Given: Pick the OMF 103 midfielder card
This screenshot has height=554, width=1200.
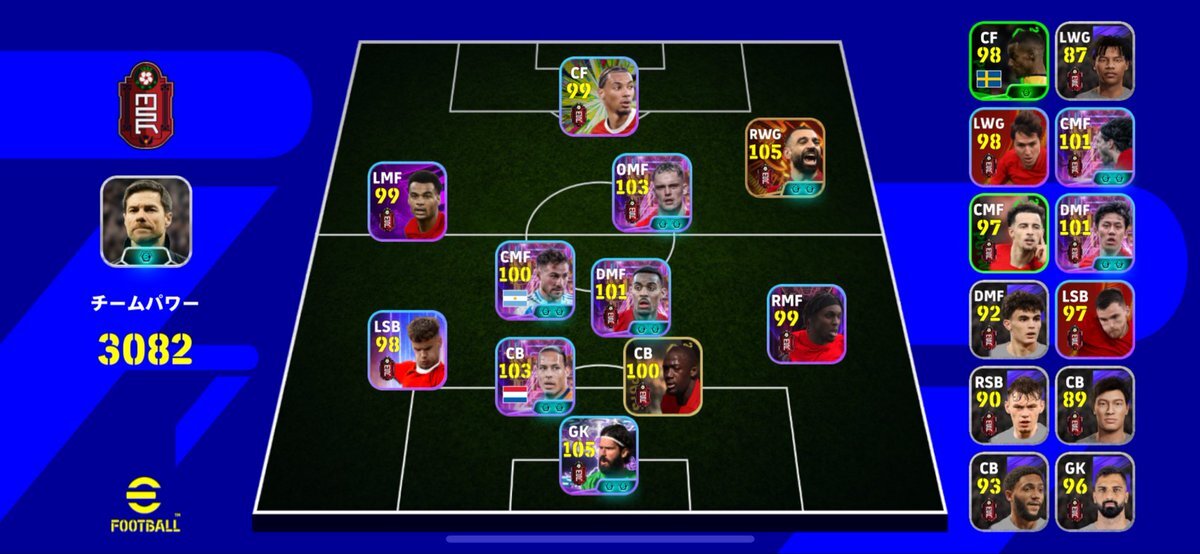Looking at the screenshot, I should 653,192.
